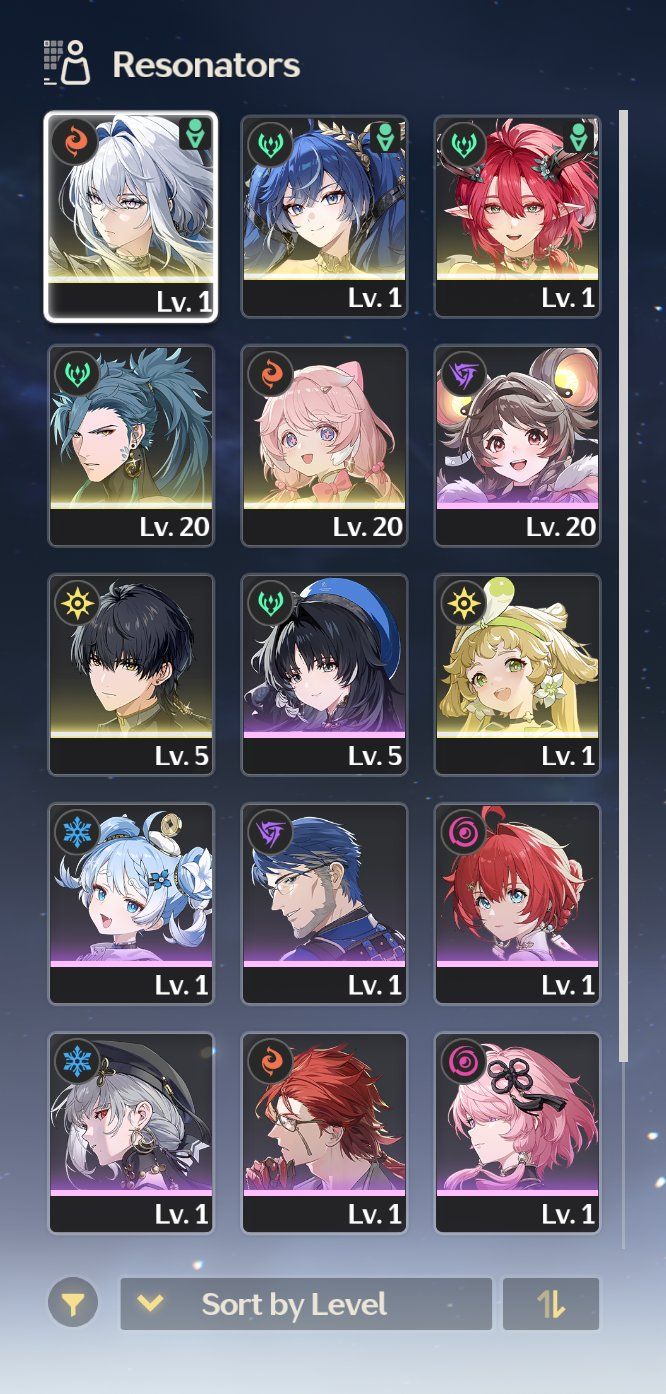Select the blonde resonator with green headband
This screenshot has height=1394, width=666.
[517, 674]
